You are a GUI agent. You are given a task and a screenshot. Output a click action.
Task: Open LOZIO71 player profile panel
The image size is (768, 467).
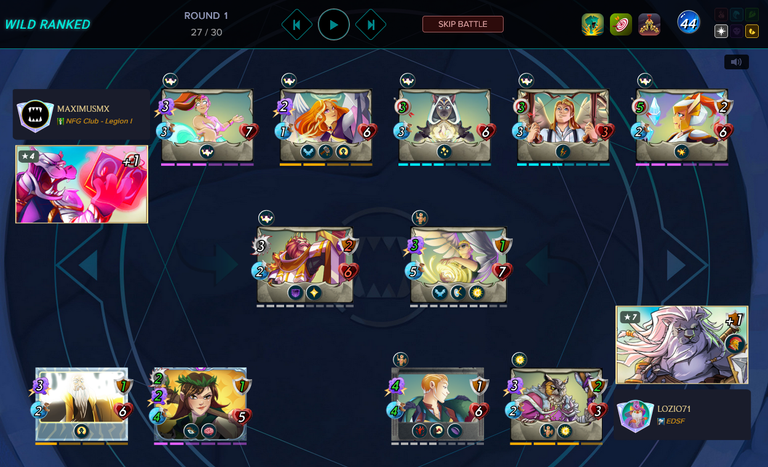(x=682, y=415)
